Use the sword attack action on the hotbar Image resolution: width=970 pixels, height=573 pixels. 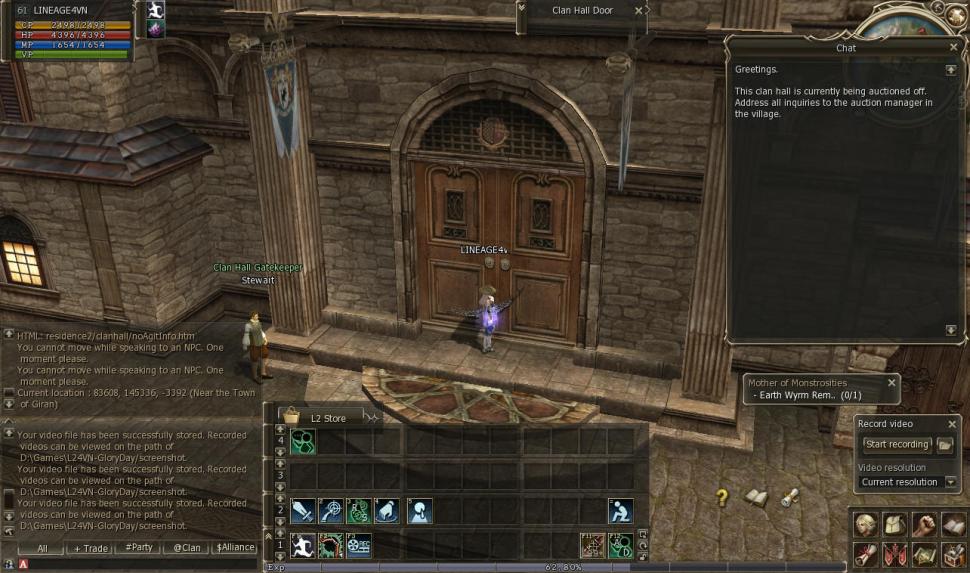303,511
